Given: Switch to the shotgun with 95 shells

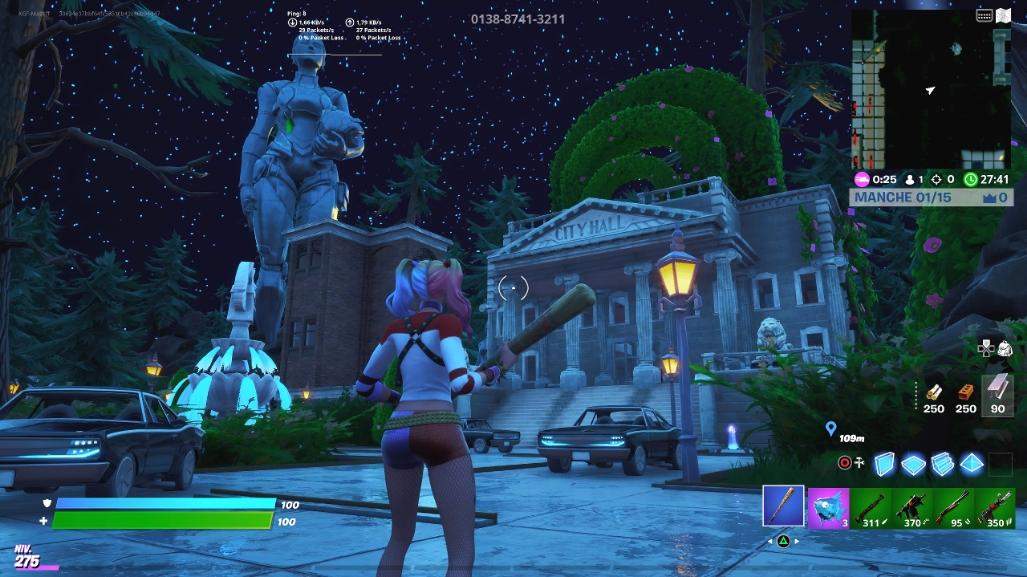Looking at the screenshot, I should (953, 505).
